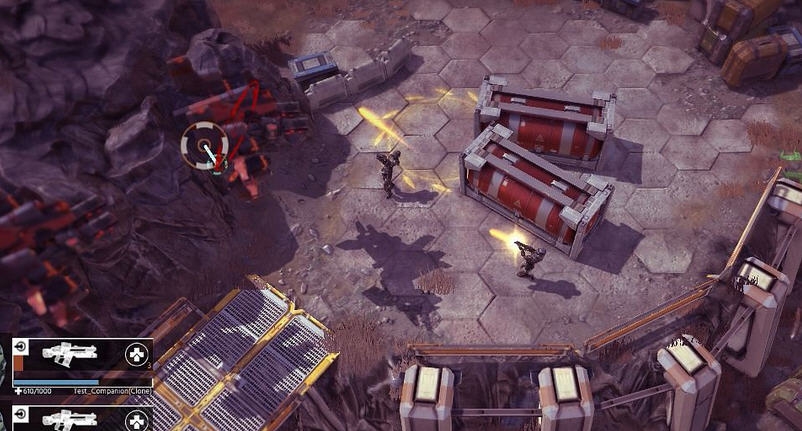
Task: Select the rifle icon above the Test_Companion(Clone) label
Action: 71,354
